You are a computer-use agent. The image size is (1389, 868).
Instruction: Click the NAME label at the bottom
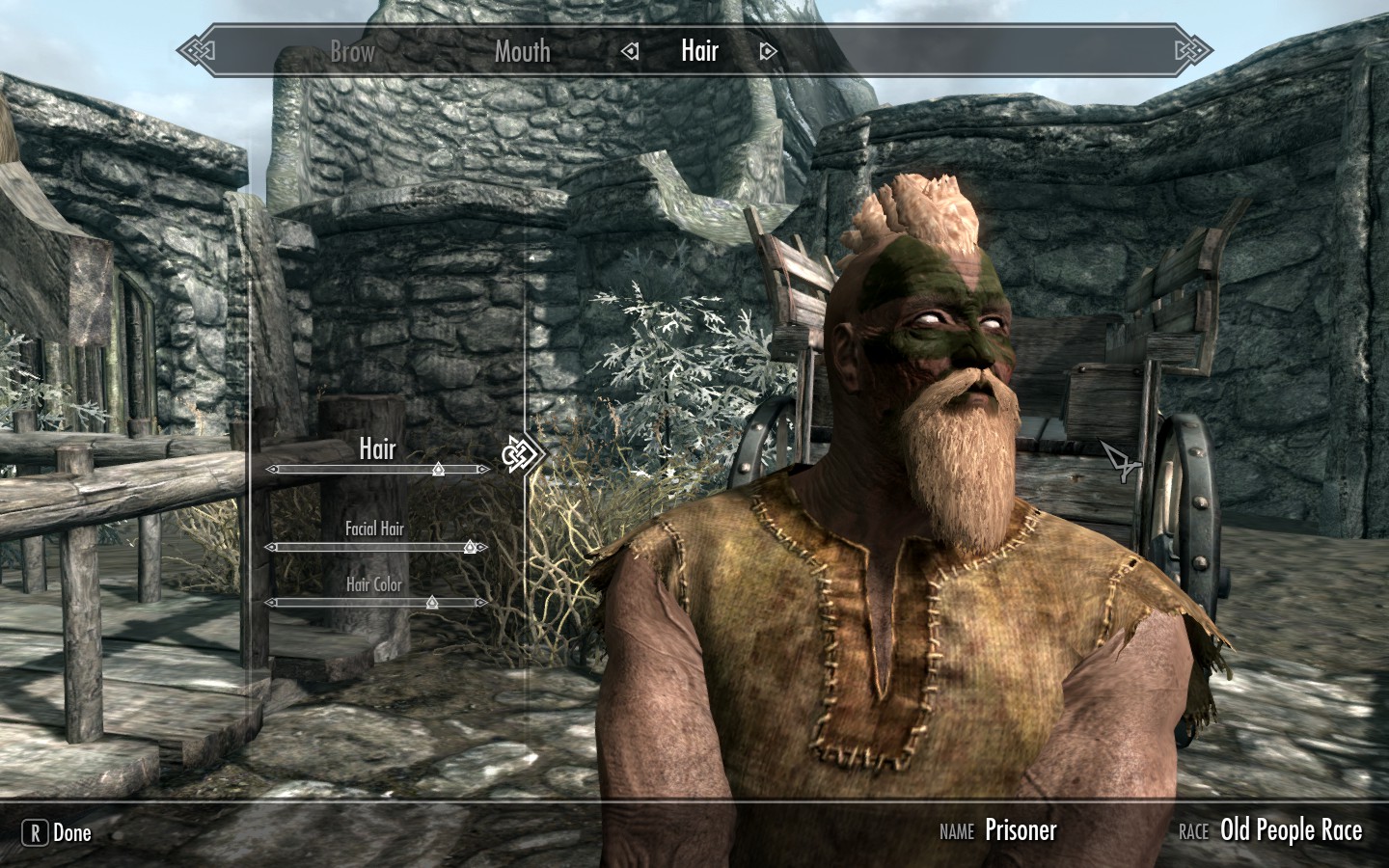tap(957, 831)
